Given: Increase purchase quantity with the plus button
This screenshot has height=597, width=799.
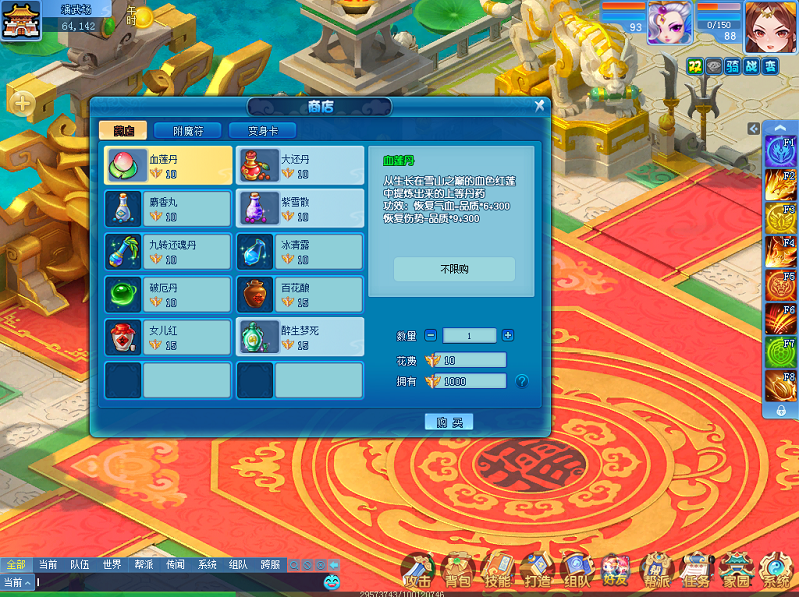Looking at the screenshot, I should (x=508, y=336).
